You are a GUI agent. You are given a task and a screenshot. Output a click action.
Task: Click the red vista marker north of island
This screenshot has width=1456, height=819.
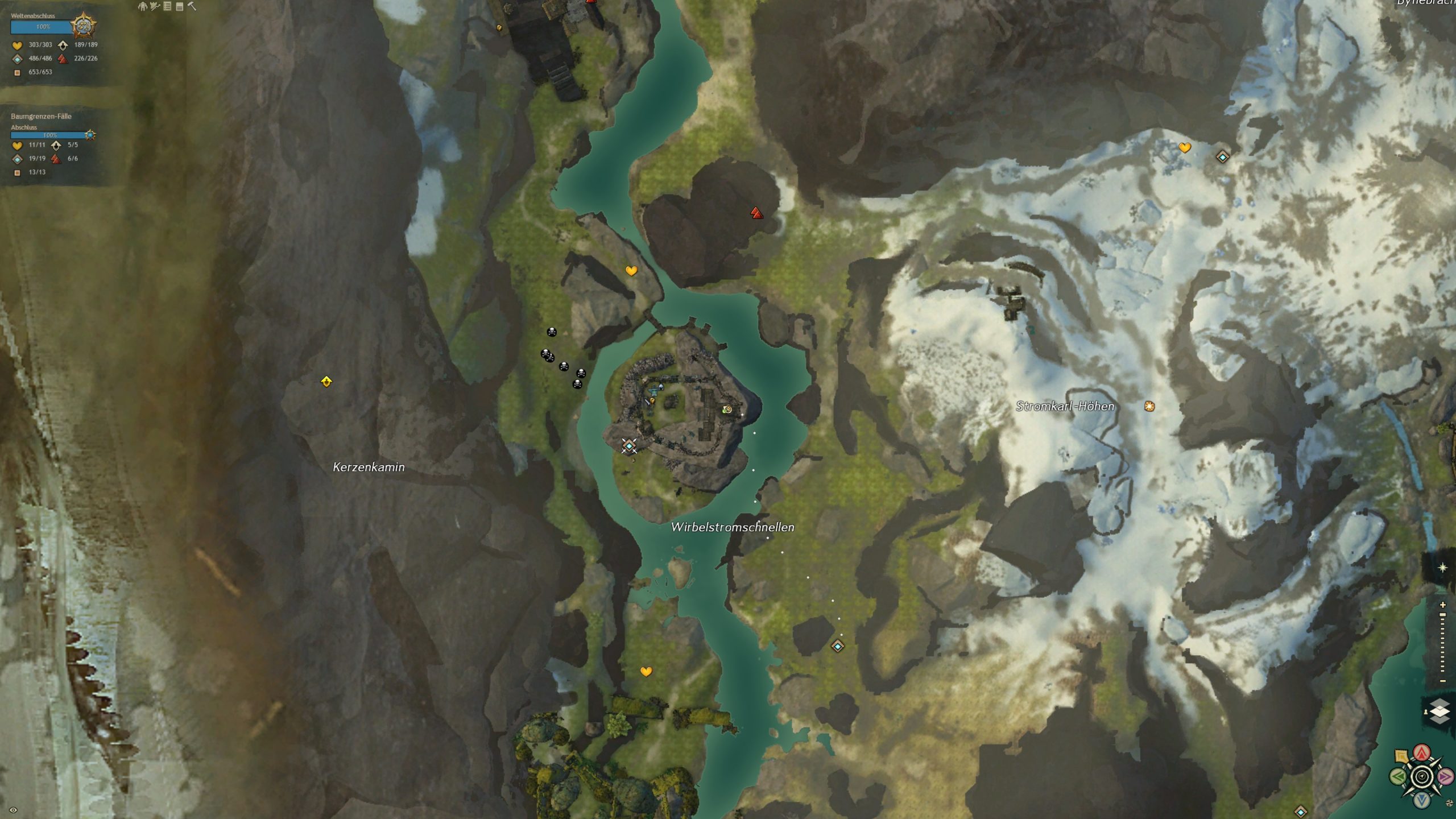pos(756,213)
